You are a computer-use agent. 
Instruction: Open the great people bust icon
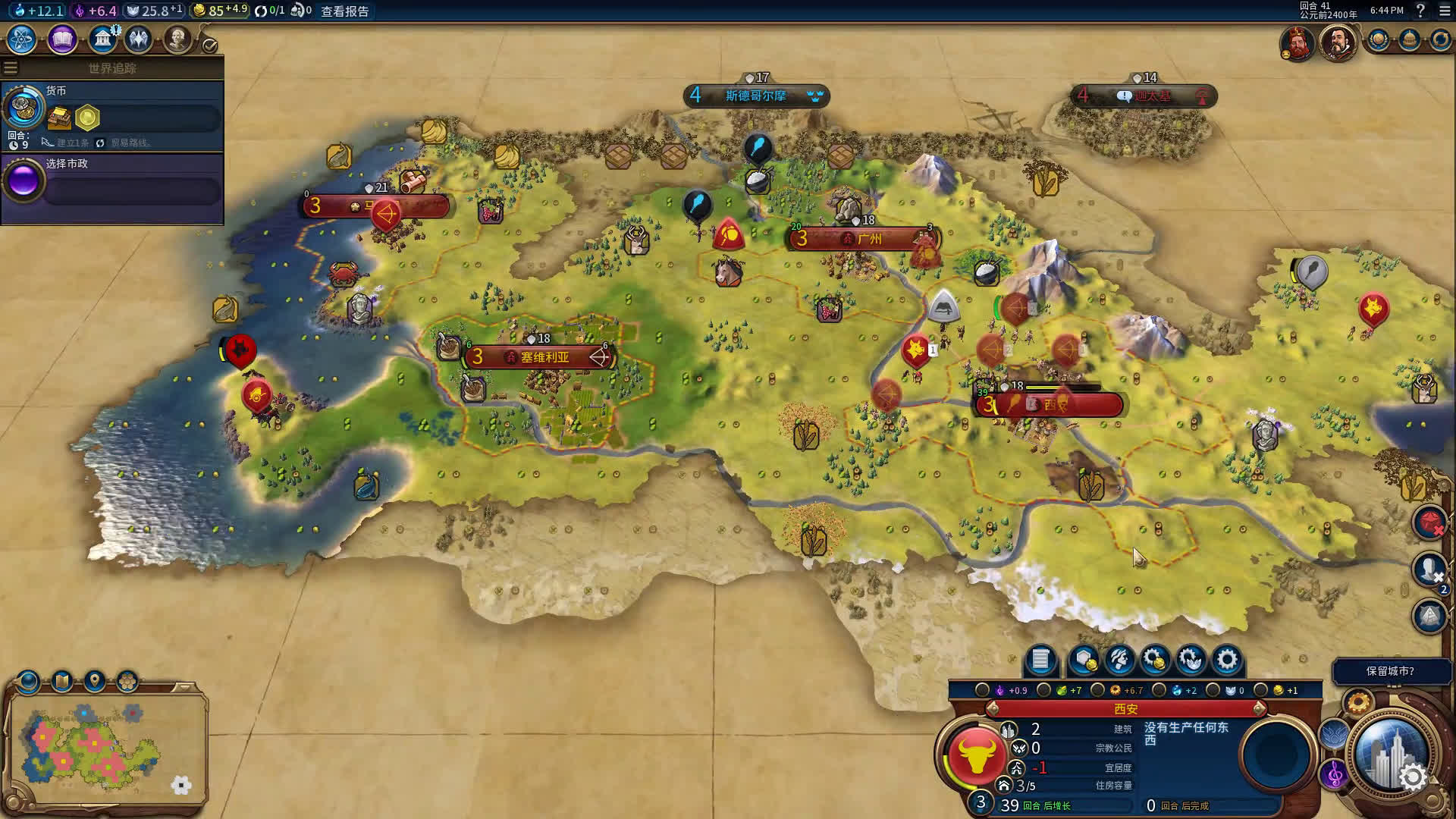pos(177,39)
